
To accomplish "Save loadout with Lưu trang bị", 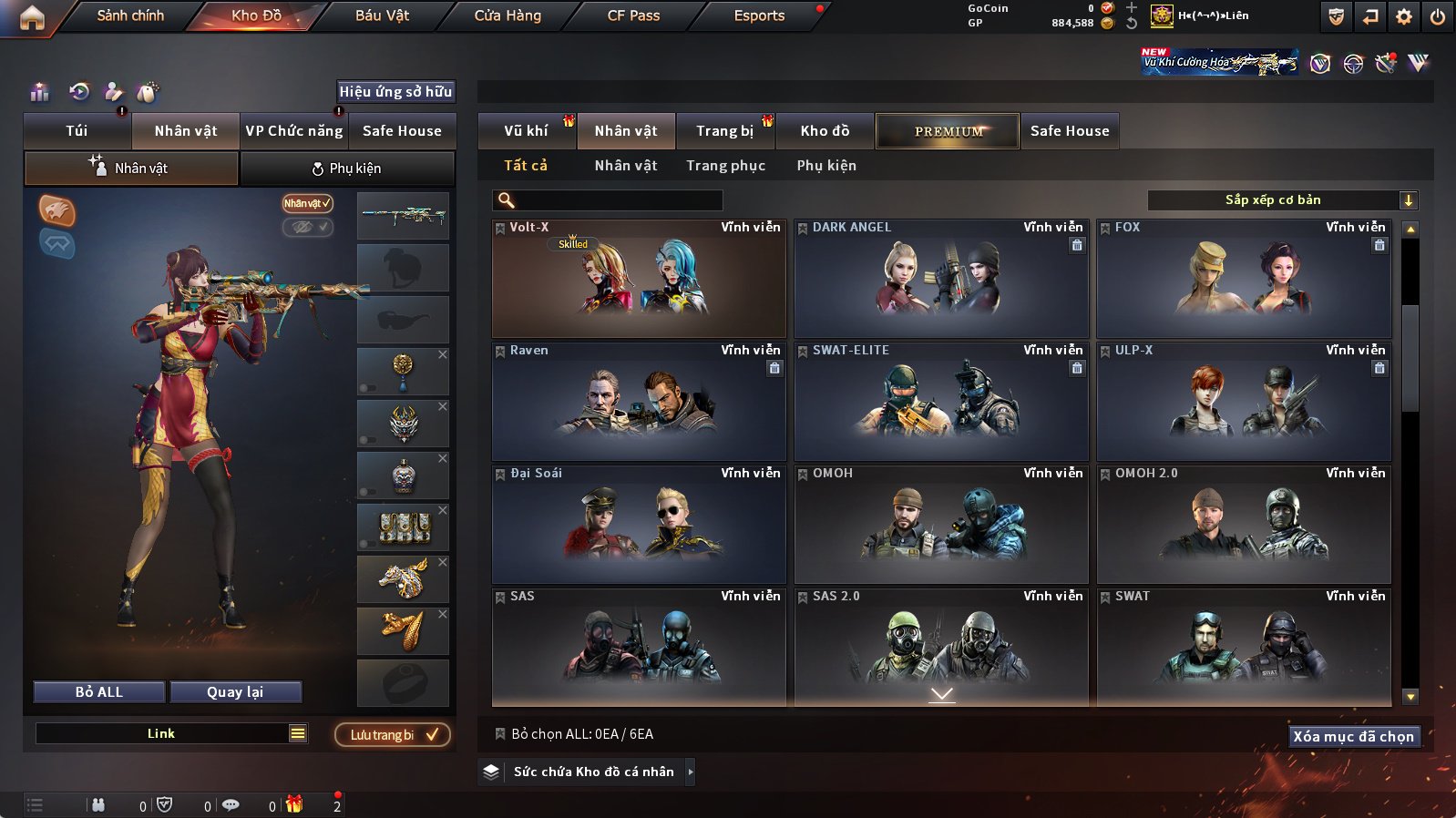I will pos(393,735).
